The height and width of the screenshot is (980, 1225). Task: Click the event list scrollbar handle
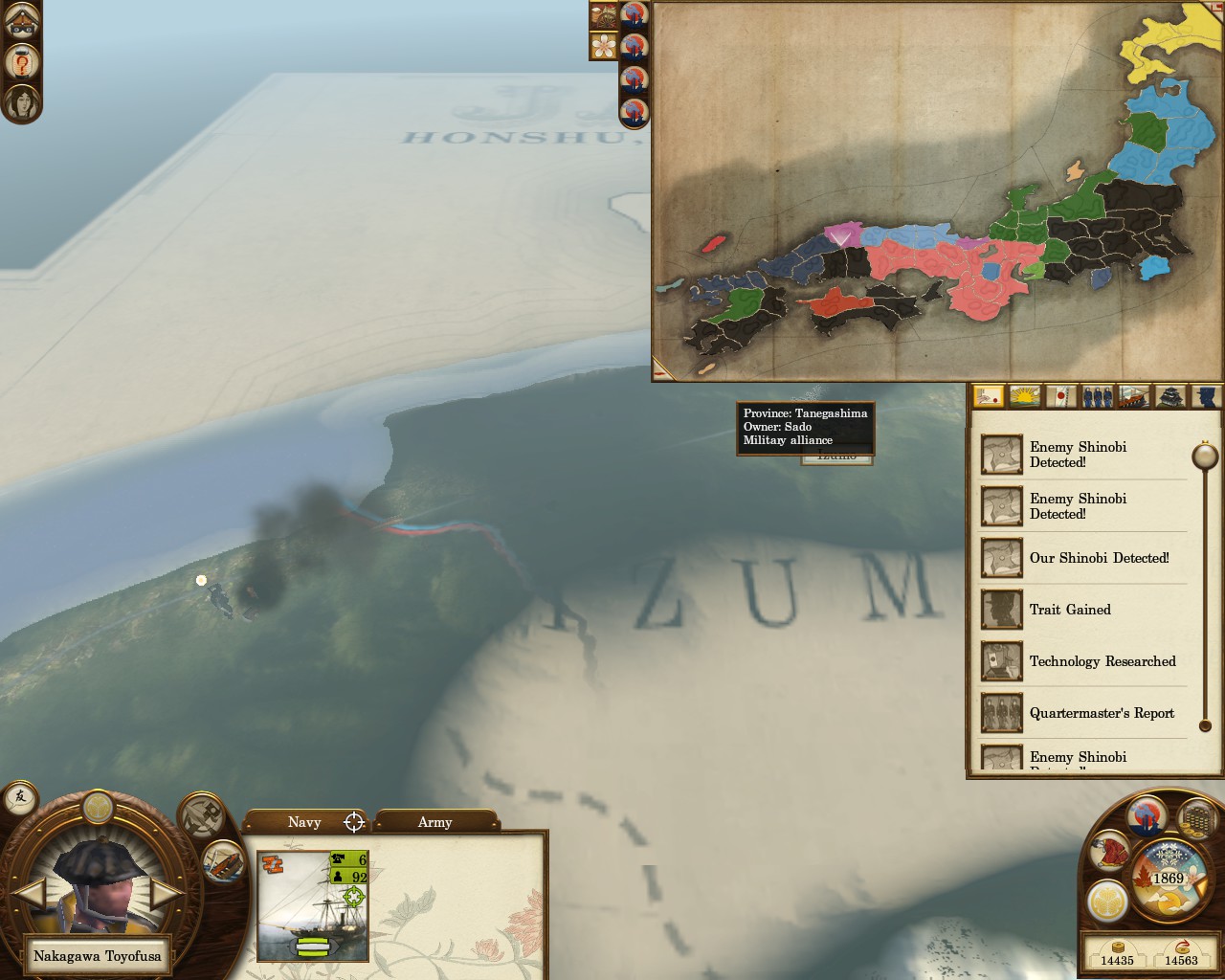(x=1204, y=456)
